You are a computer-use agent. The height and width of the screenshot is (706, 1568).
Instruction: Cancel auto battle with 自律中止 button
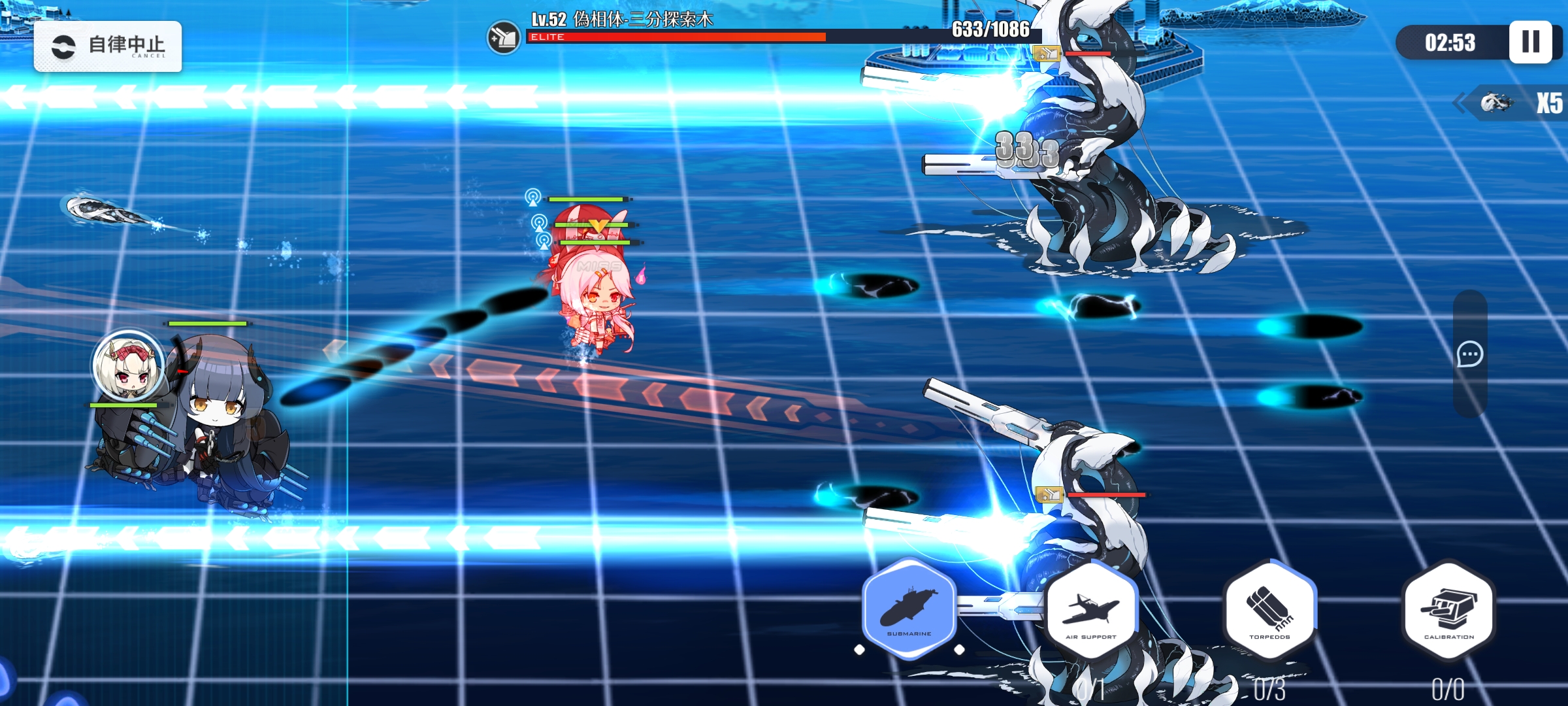(x=108, y=46)
